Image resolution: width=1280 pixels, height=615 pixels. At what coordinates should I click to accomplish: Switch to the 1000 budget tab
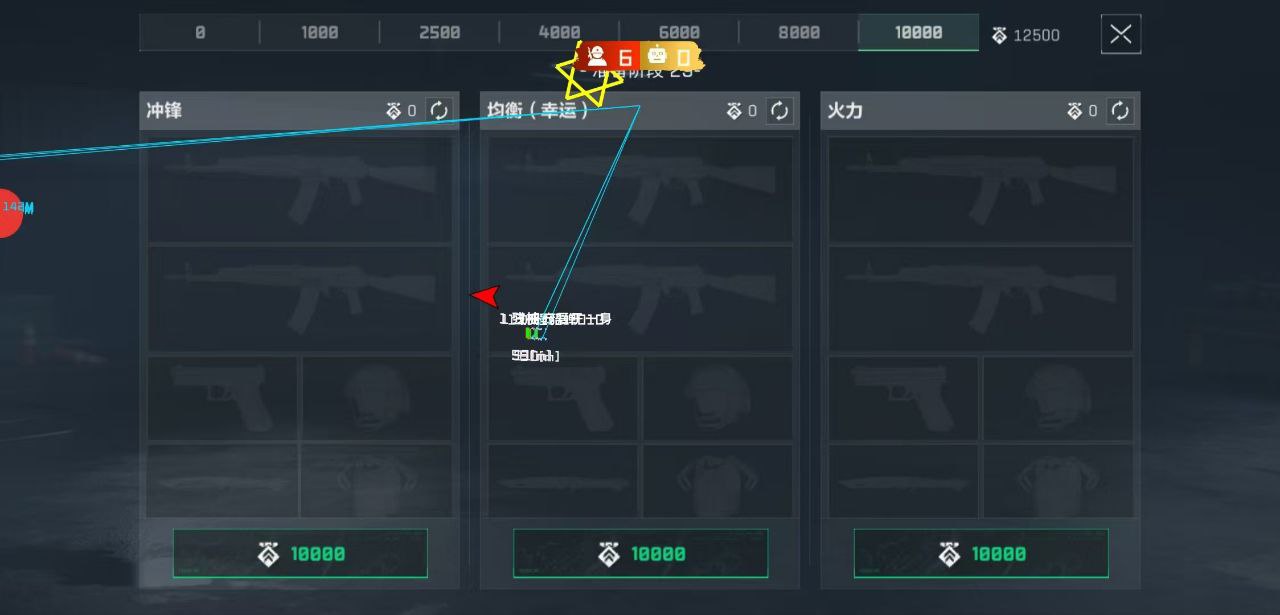[319, 33]
